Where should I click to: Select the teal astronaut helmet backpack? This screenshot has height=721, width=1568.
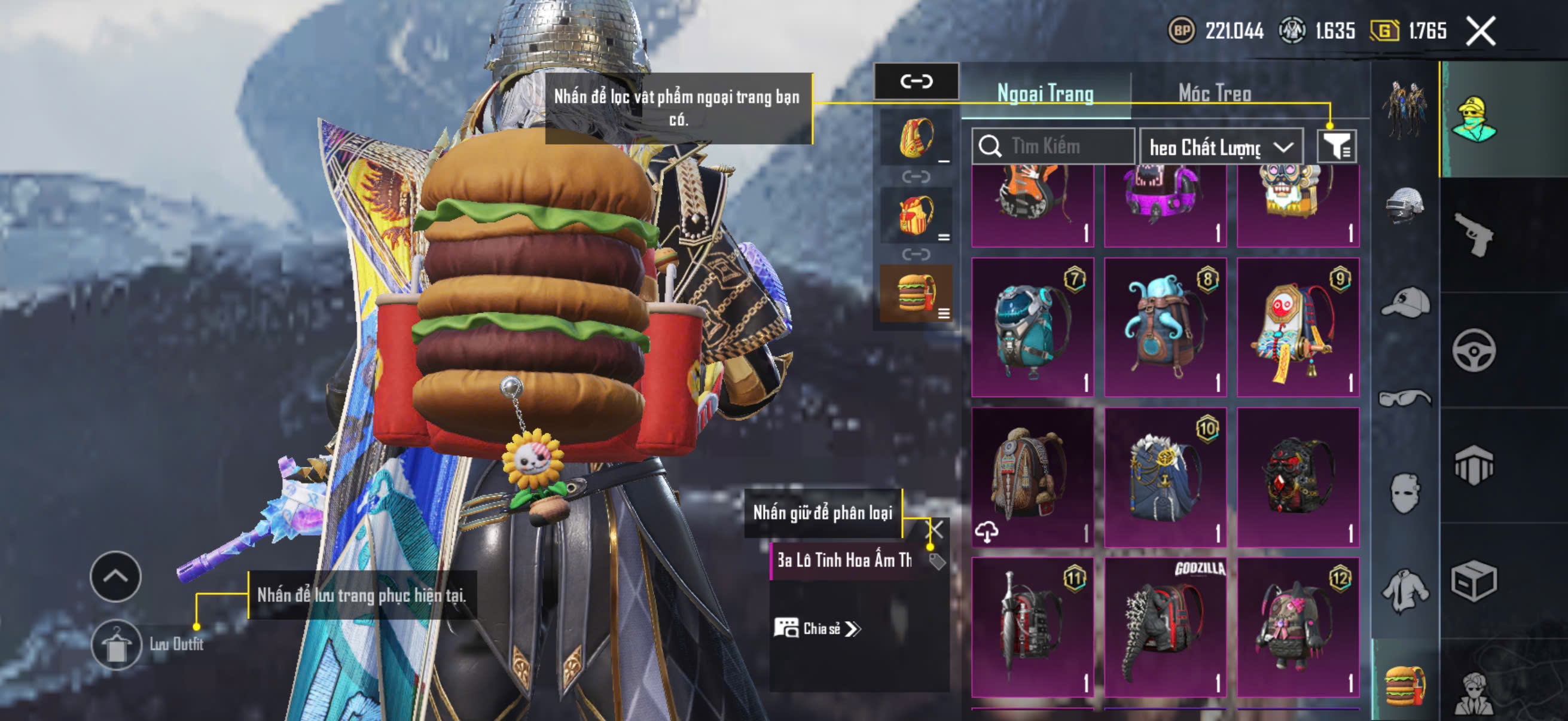(1032, 328)
